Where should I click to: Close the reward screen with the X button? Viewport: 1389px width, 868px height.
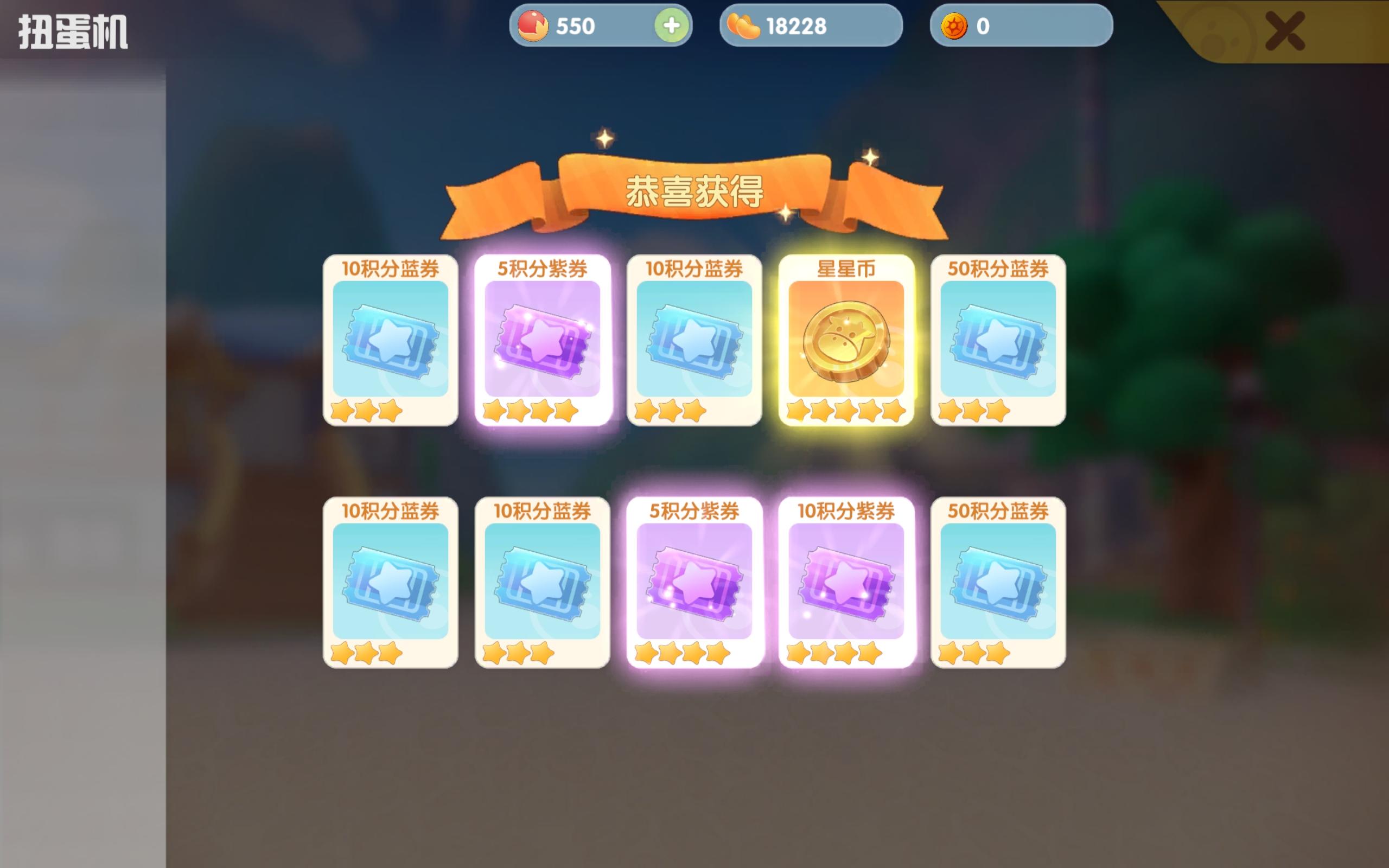click(1286, 31)
